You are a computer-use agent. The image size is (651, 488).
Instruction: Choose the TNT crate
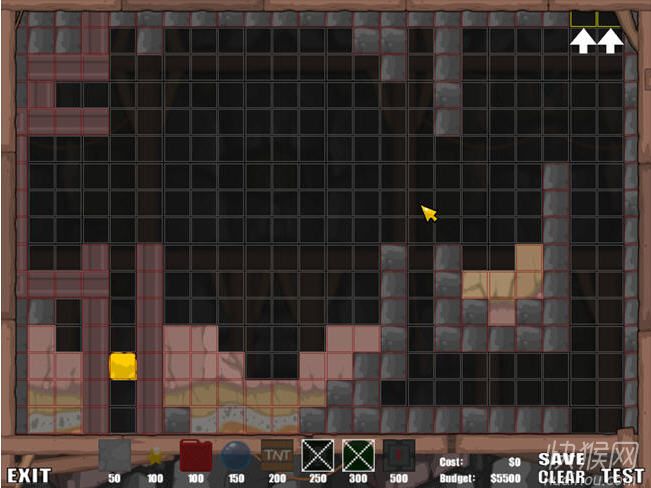tap(277, 455)
